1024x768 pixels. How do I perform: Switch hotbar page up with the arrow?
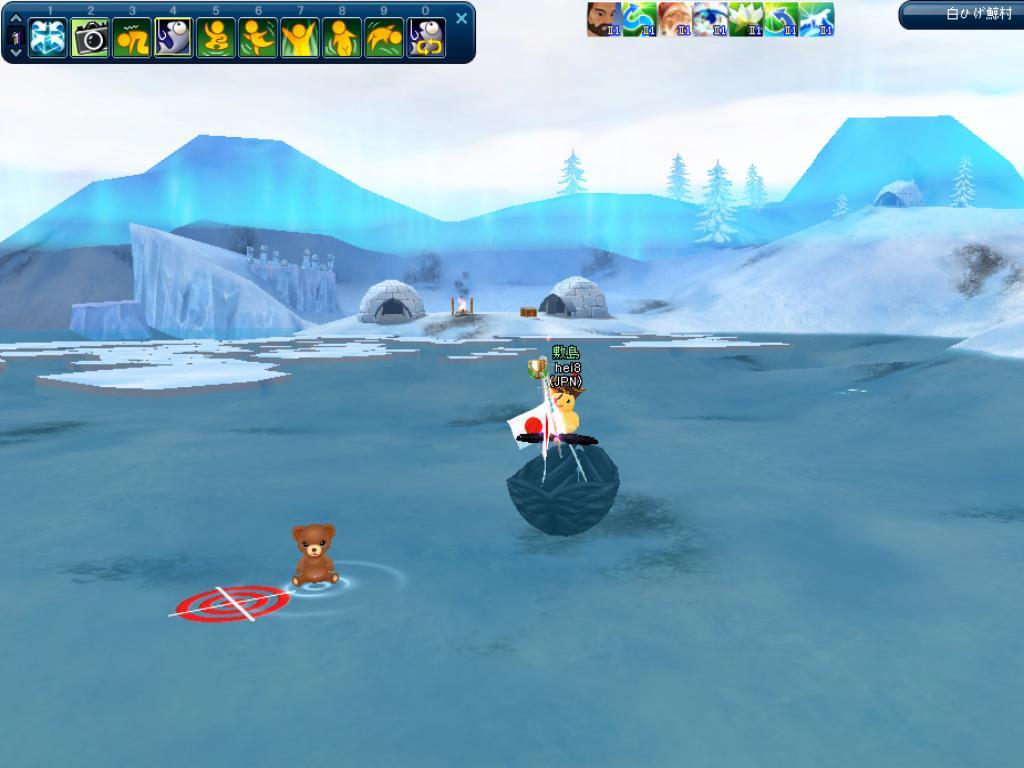(15, 19)
